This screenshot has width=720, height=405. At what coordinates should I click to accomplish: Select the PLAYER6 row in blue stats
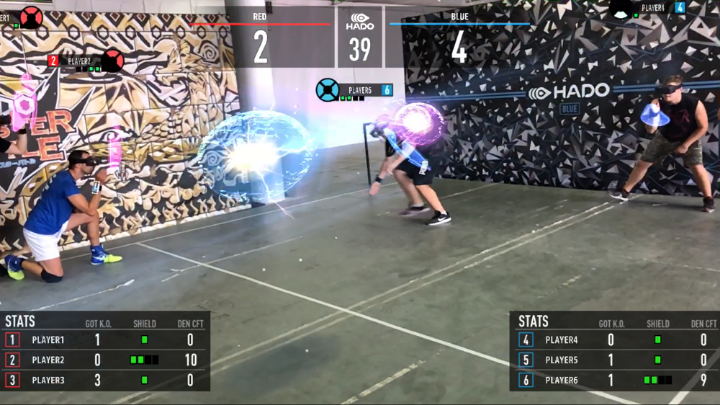614,380
